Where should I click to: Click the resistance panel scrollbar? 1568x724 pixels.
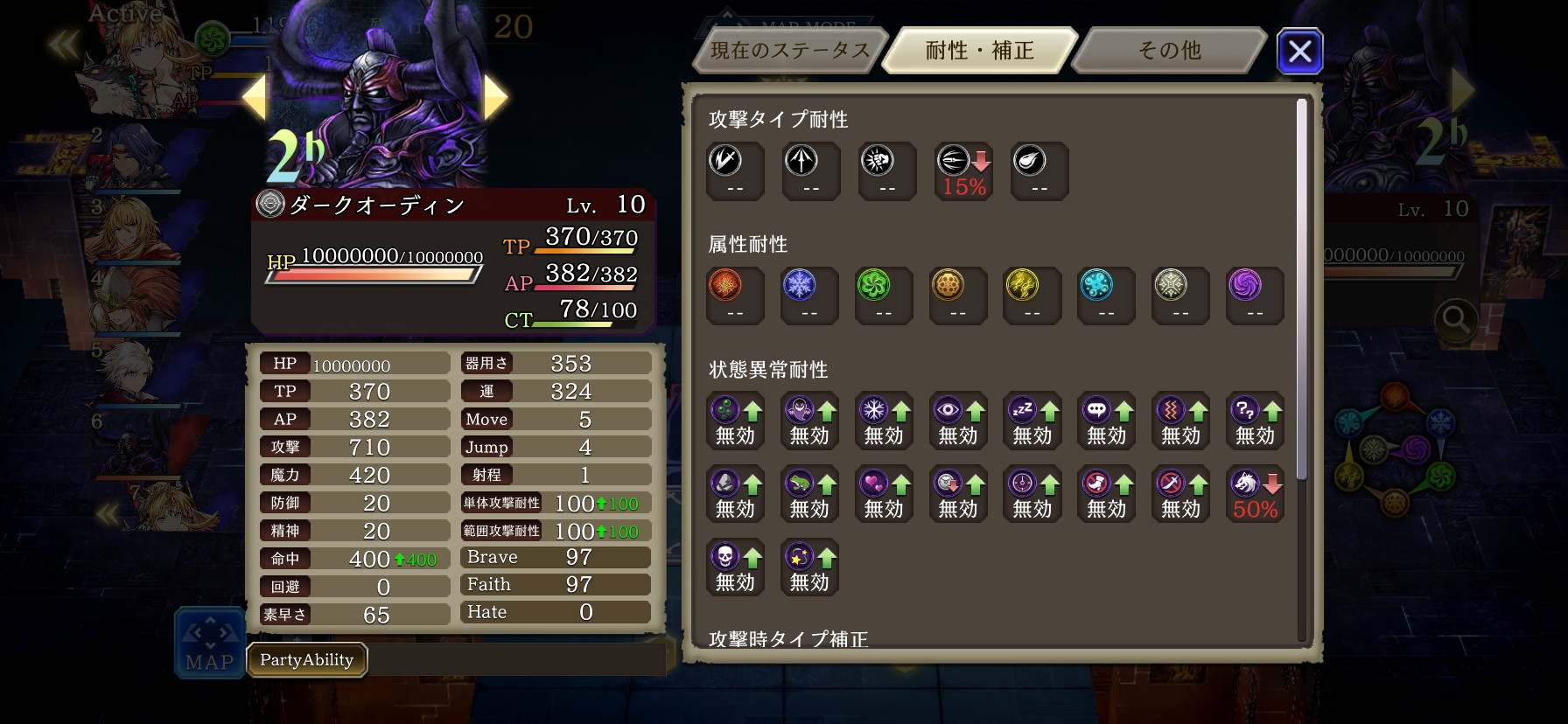pos(1301,289)
